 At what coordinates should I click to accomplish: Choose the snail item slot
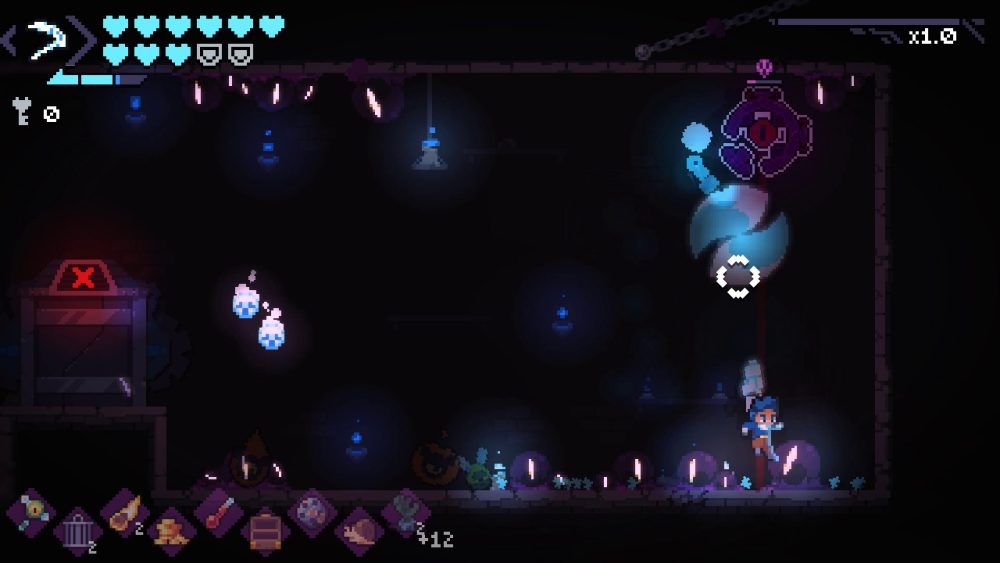[359, 529]
